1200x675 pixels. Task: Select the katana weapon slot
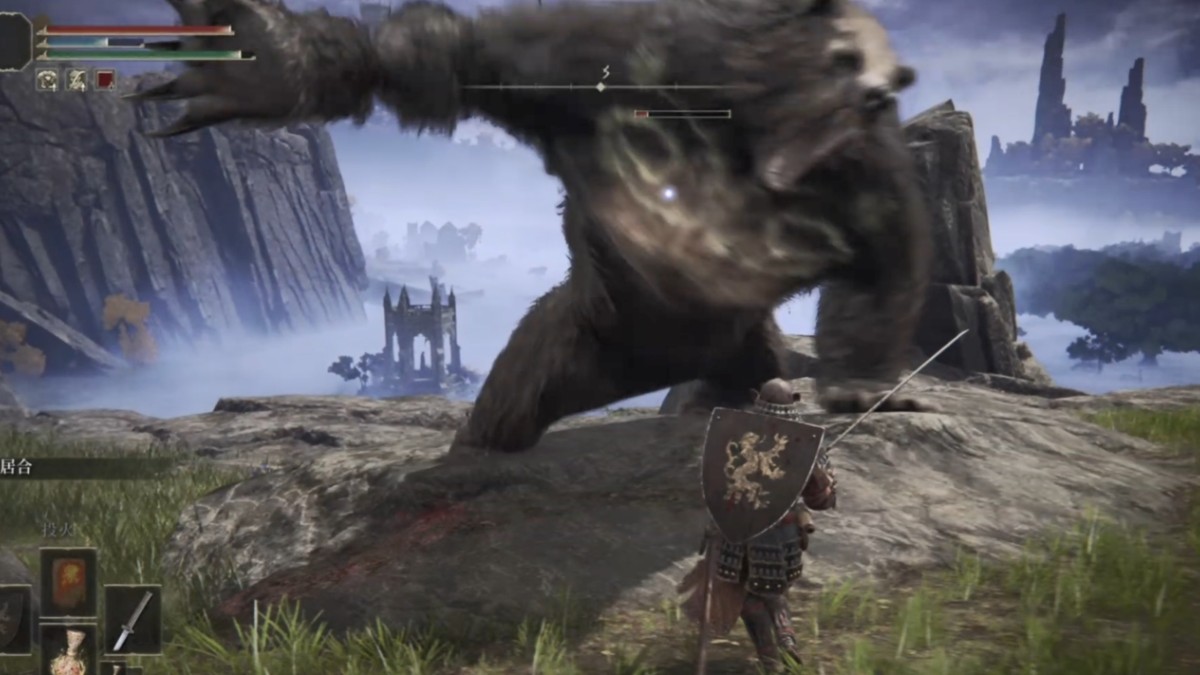pos(132,619)
